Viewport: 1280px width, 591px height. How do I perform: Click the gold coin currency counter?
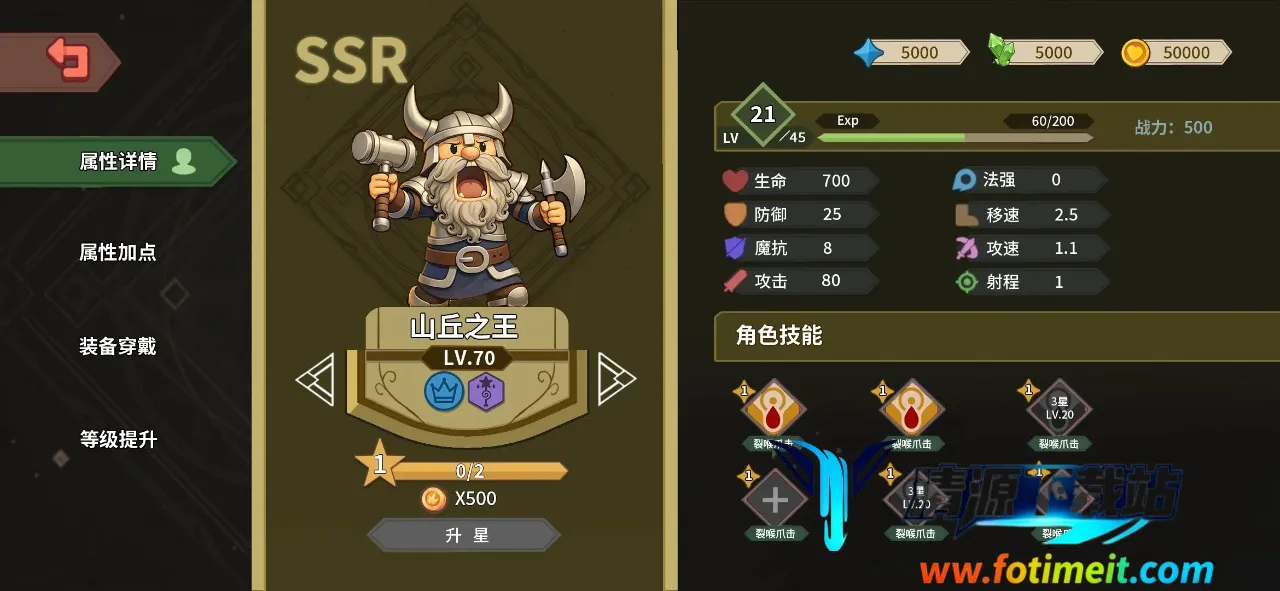point(1176,53)
